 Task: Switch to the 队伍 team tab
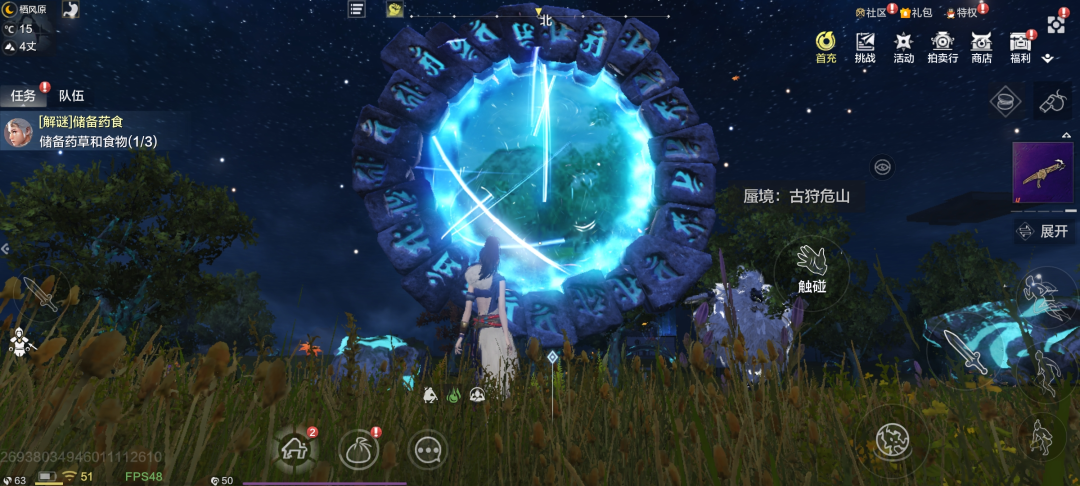[71, 96]
